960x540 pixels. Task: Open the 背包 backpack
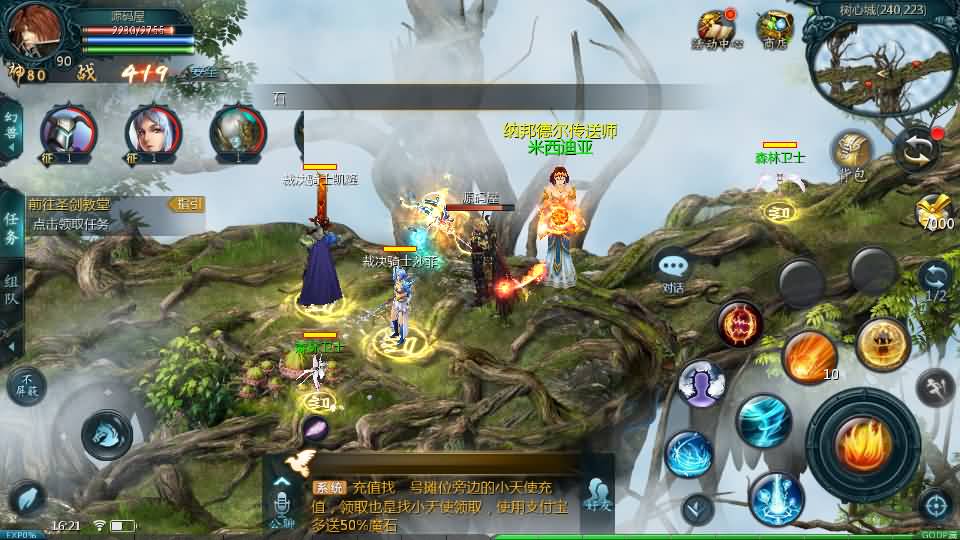coord(852,155)
